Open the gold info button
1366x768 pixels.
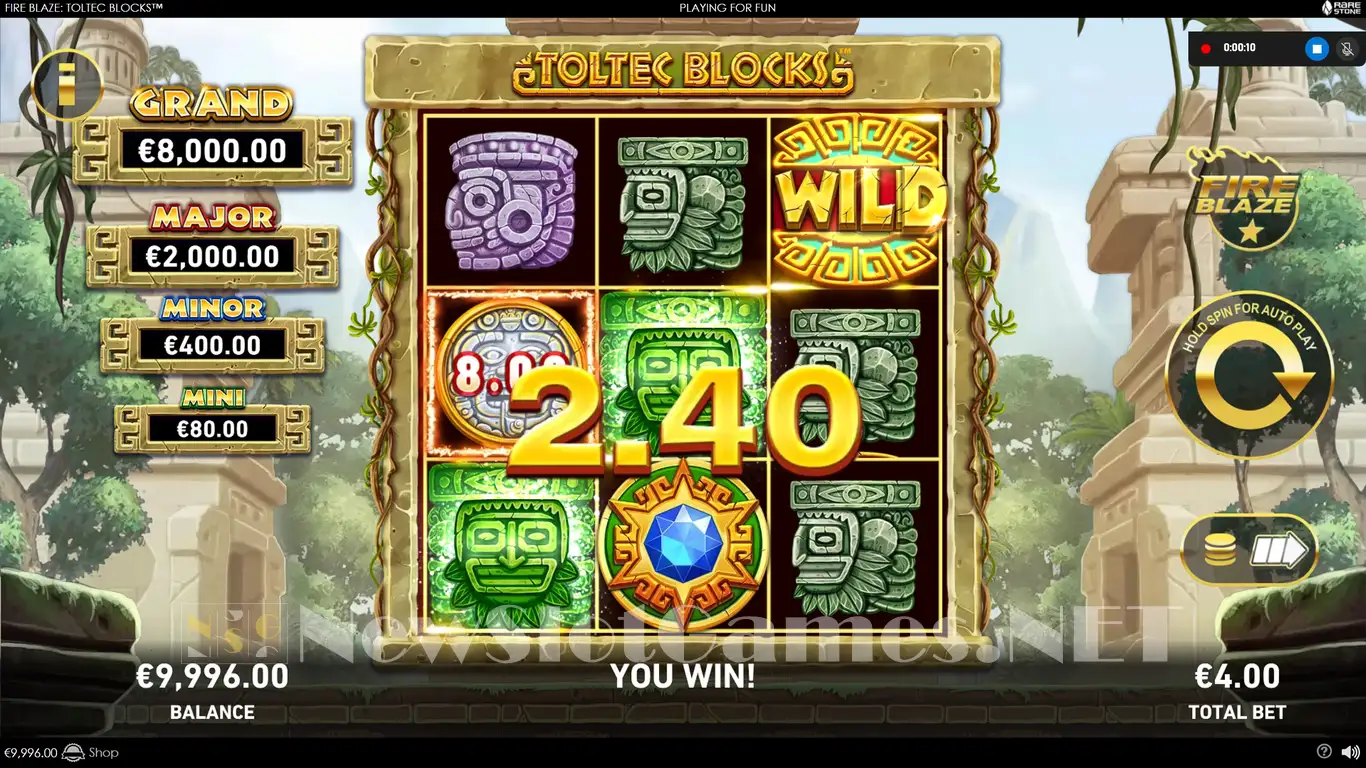pos(67,84)
